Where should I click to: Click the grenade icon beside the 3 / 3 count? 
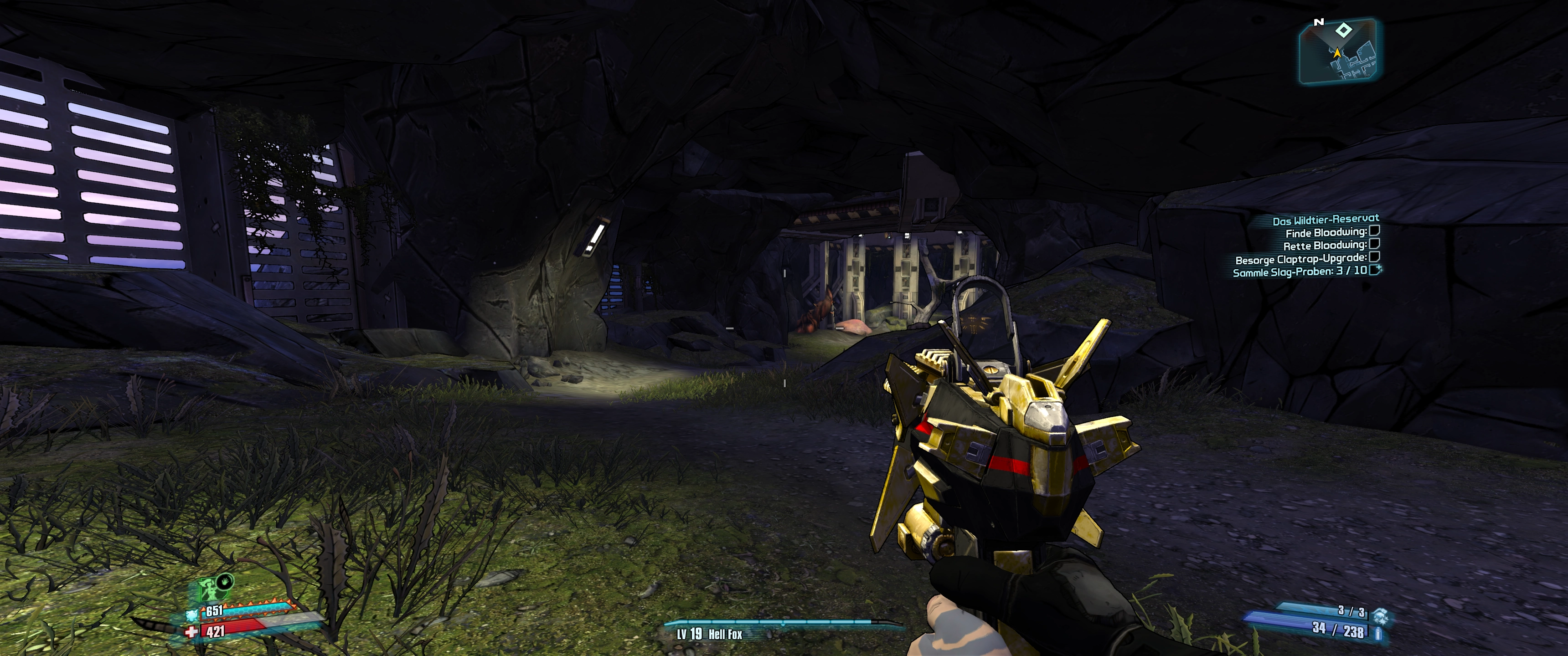1379,615
